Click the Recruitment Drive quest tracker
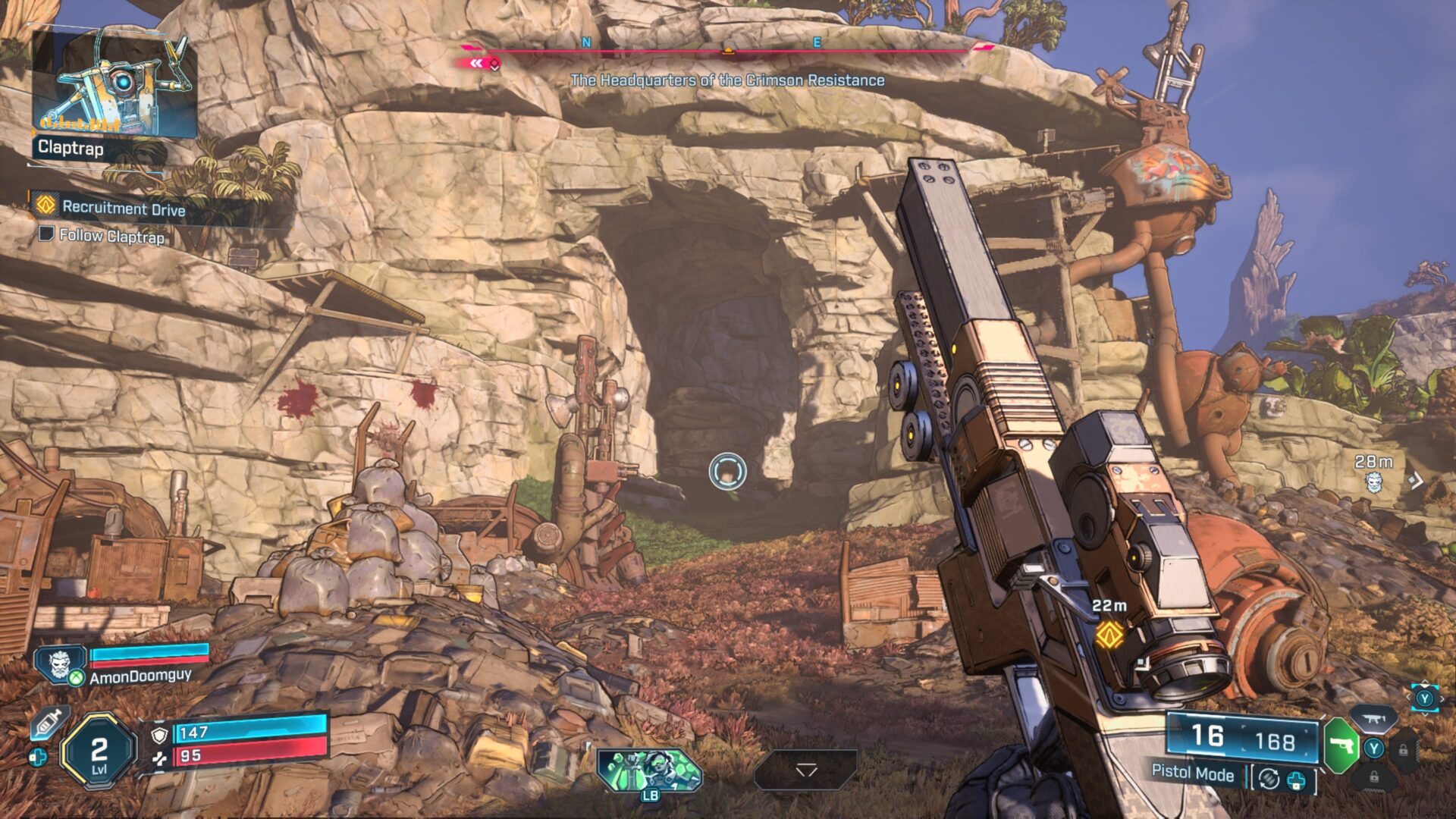The width and height of the screenshot is (1456, 819). pyautogui.click(x=123, y=207)
